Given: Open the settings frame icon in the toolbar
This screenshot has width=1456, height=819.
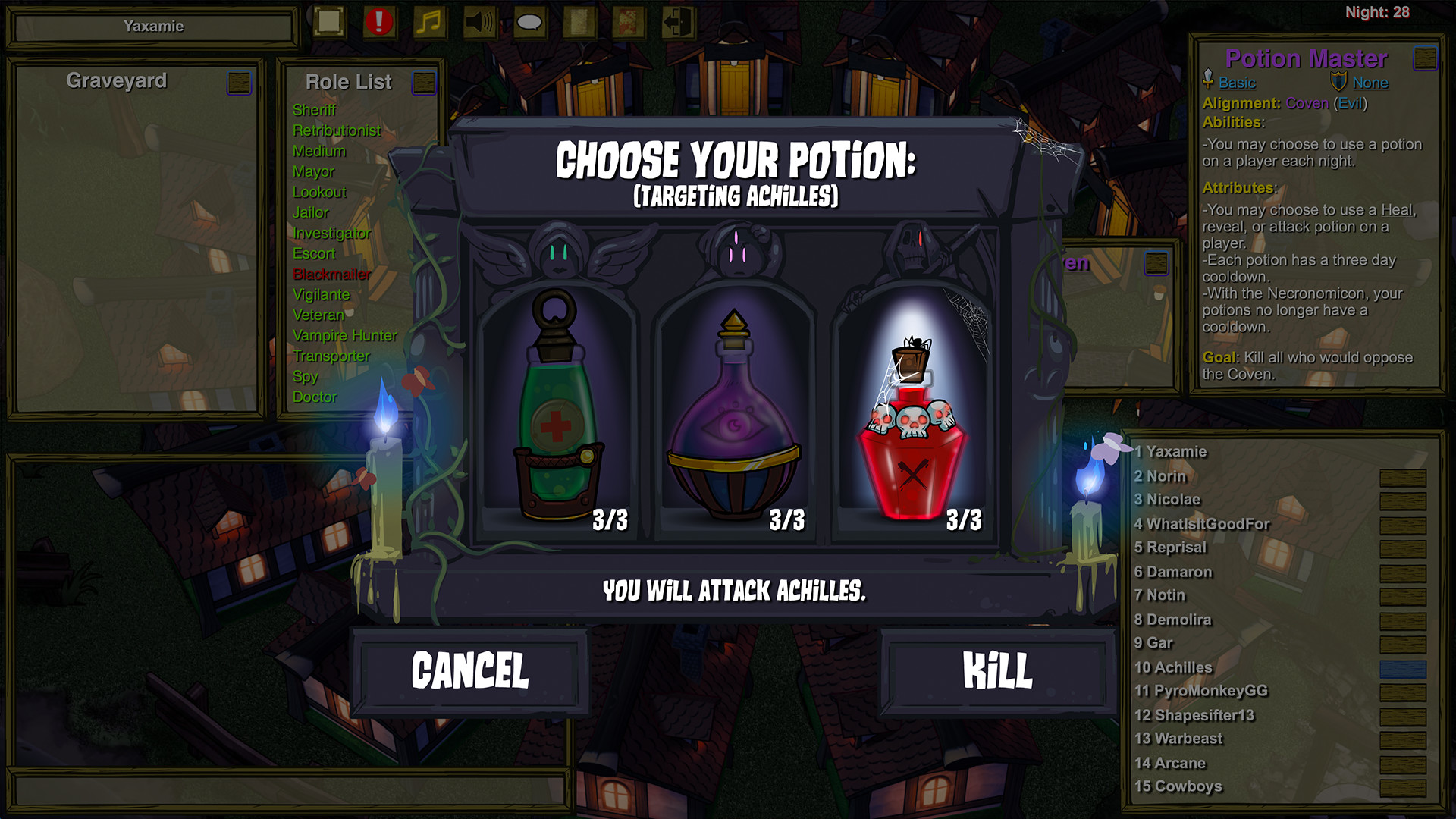Looking at the screenshot, I should pos(328,21).
